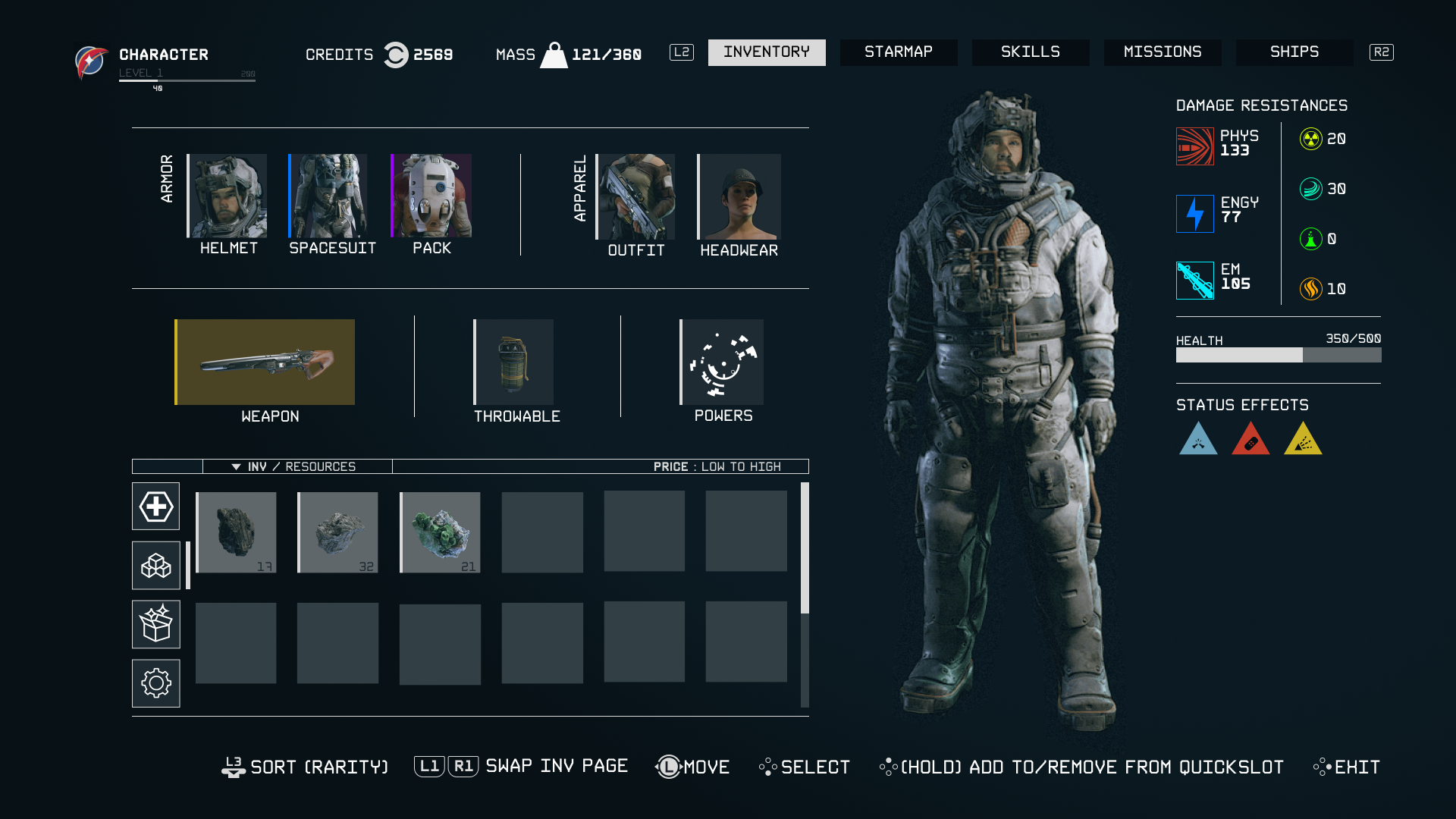Screen dimensions: 1456x819
Task: Change the PRICE: LOW TO HIGH sorting
Action: pos(717,466)
